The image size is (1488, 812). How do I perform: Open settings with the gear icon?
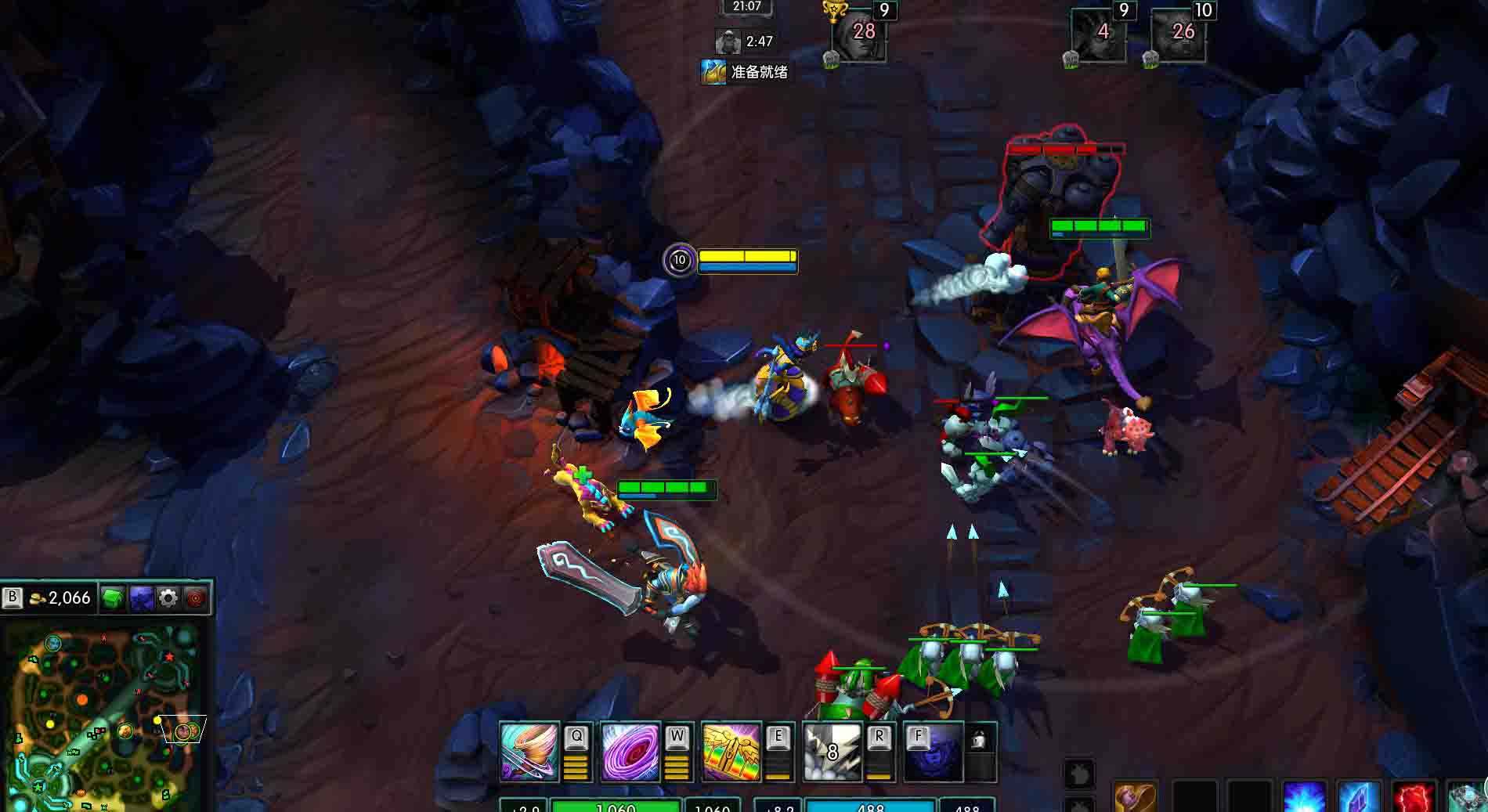168,599
